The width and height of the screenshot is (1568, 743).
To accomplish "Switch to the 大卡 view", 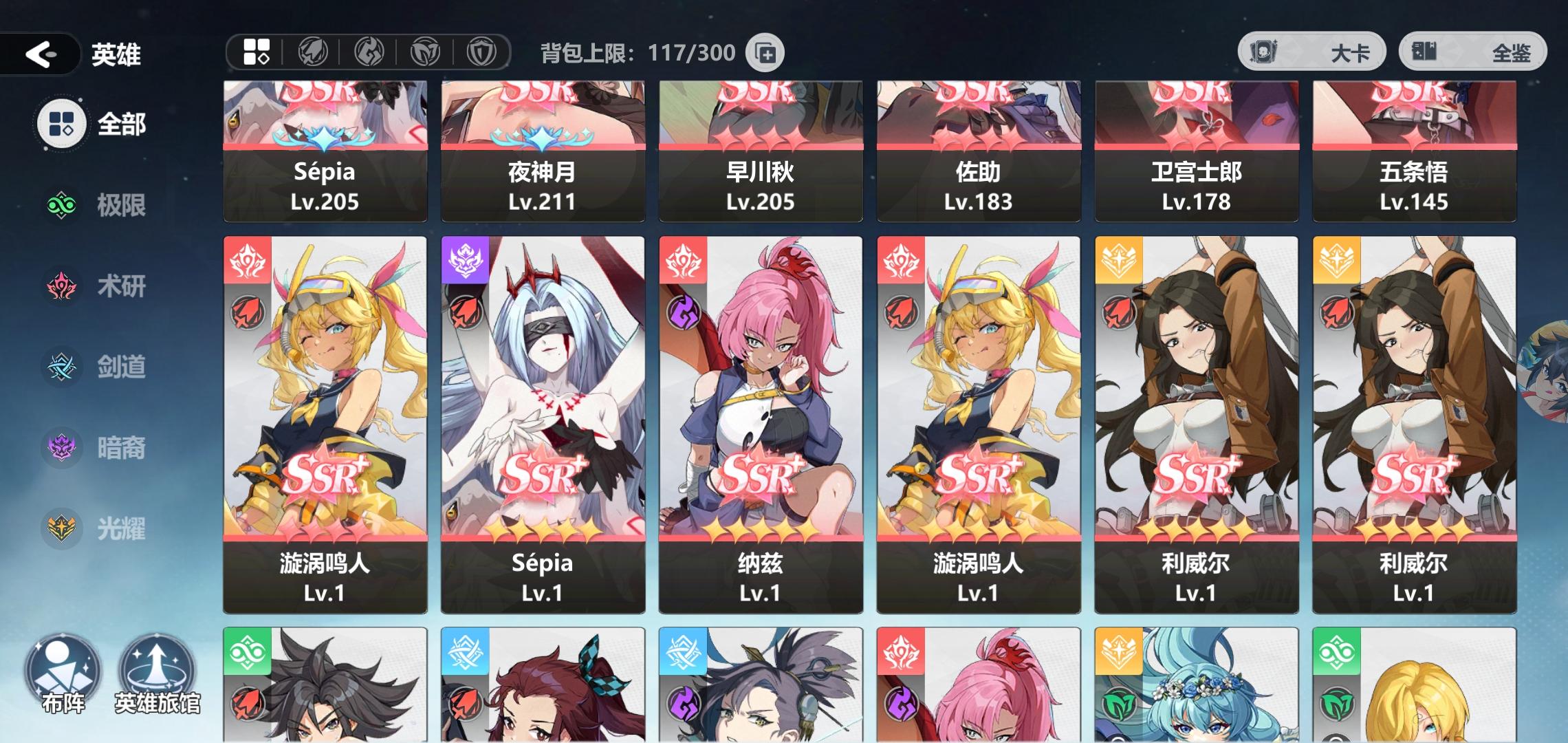I will tap(1314, 52).
